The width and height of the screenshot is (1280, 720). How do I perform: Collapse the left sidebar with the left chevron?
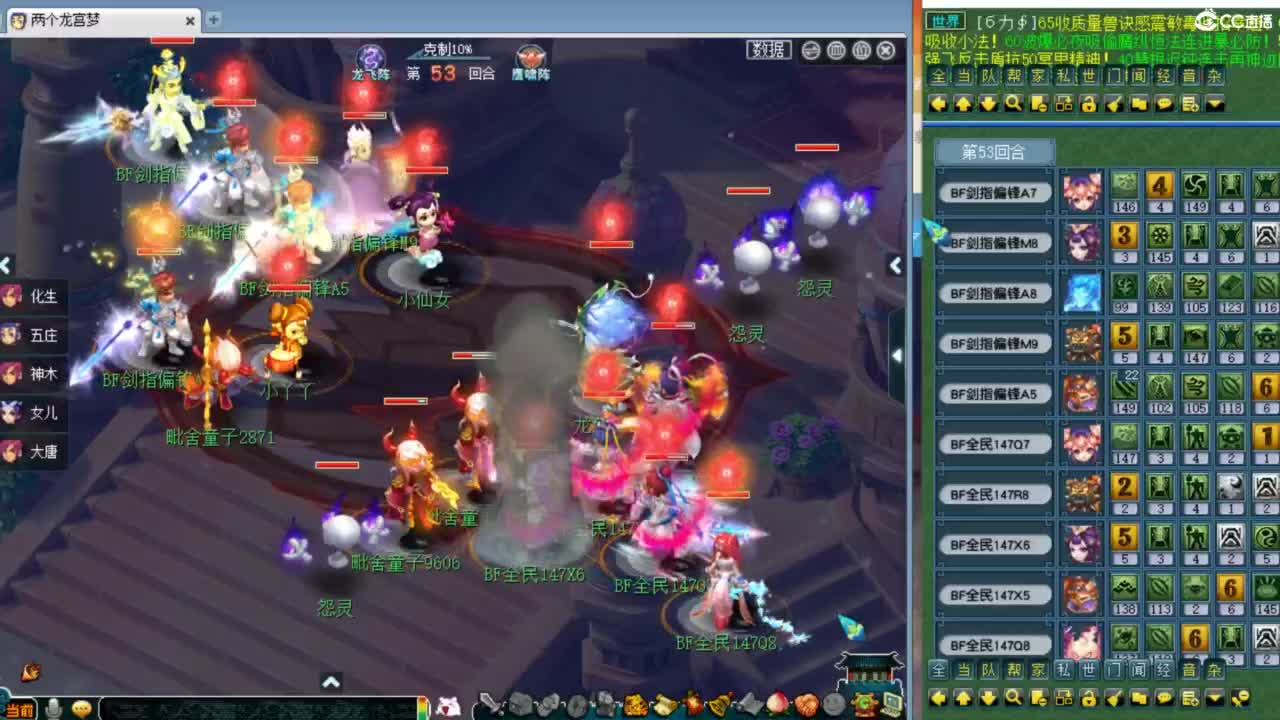(x=7, y=265)
